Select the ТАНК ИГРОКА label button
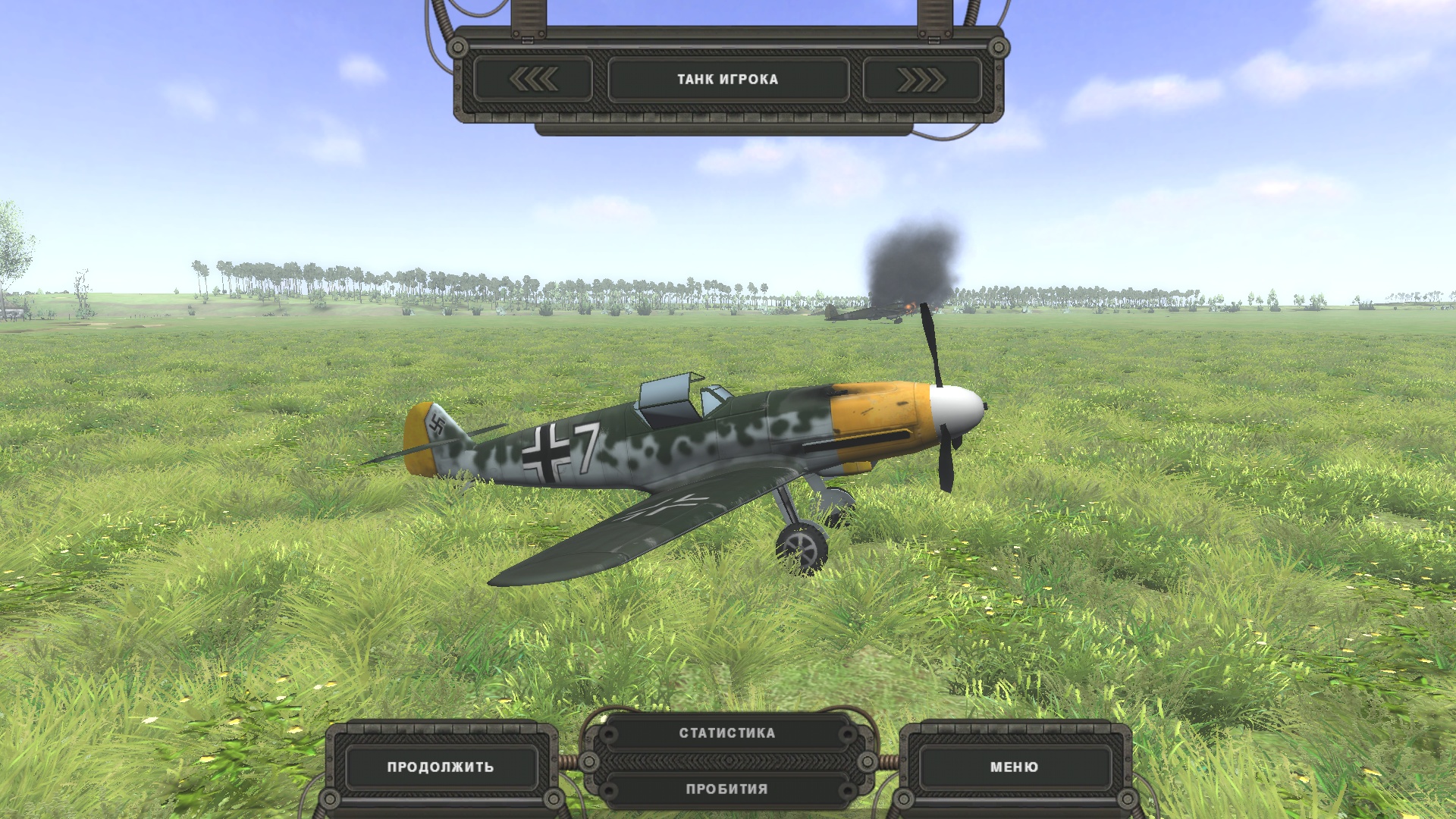The image size is (1456, 819). point(728,79)
